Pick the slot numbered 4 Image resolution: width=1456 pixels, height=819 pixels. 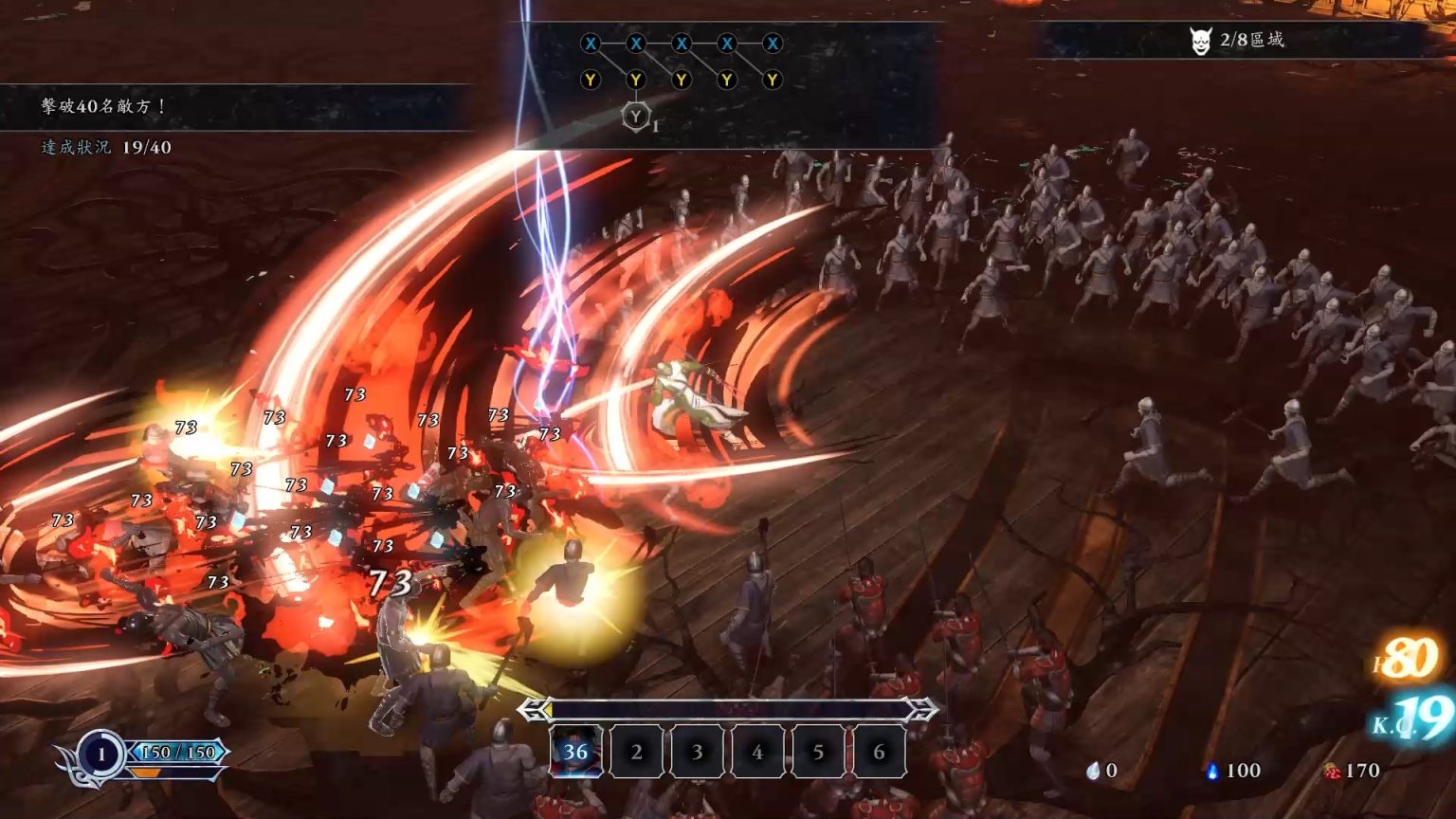757,752
